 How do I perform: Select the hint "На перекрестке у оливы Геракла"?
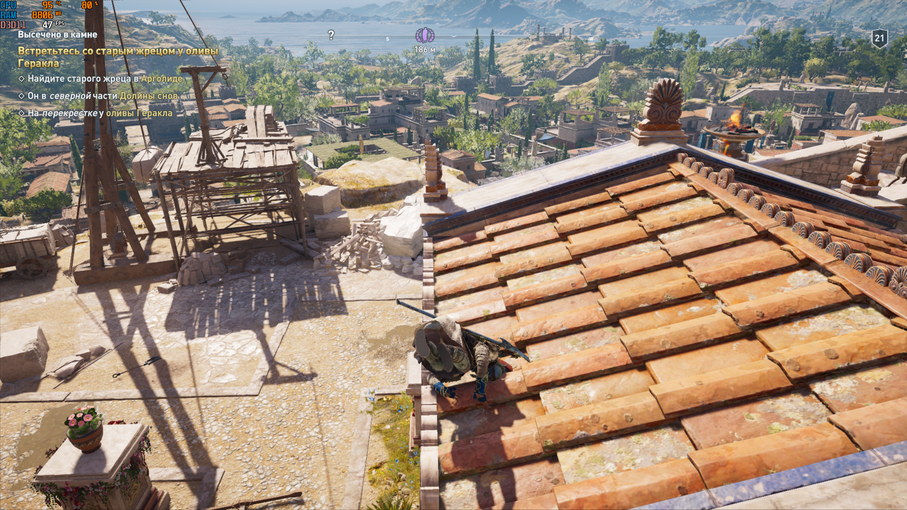[100, 113]
